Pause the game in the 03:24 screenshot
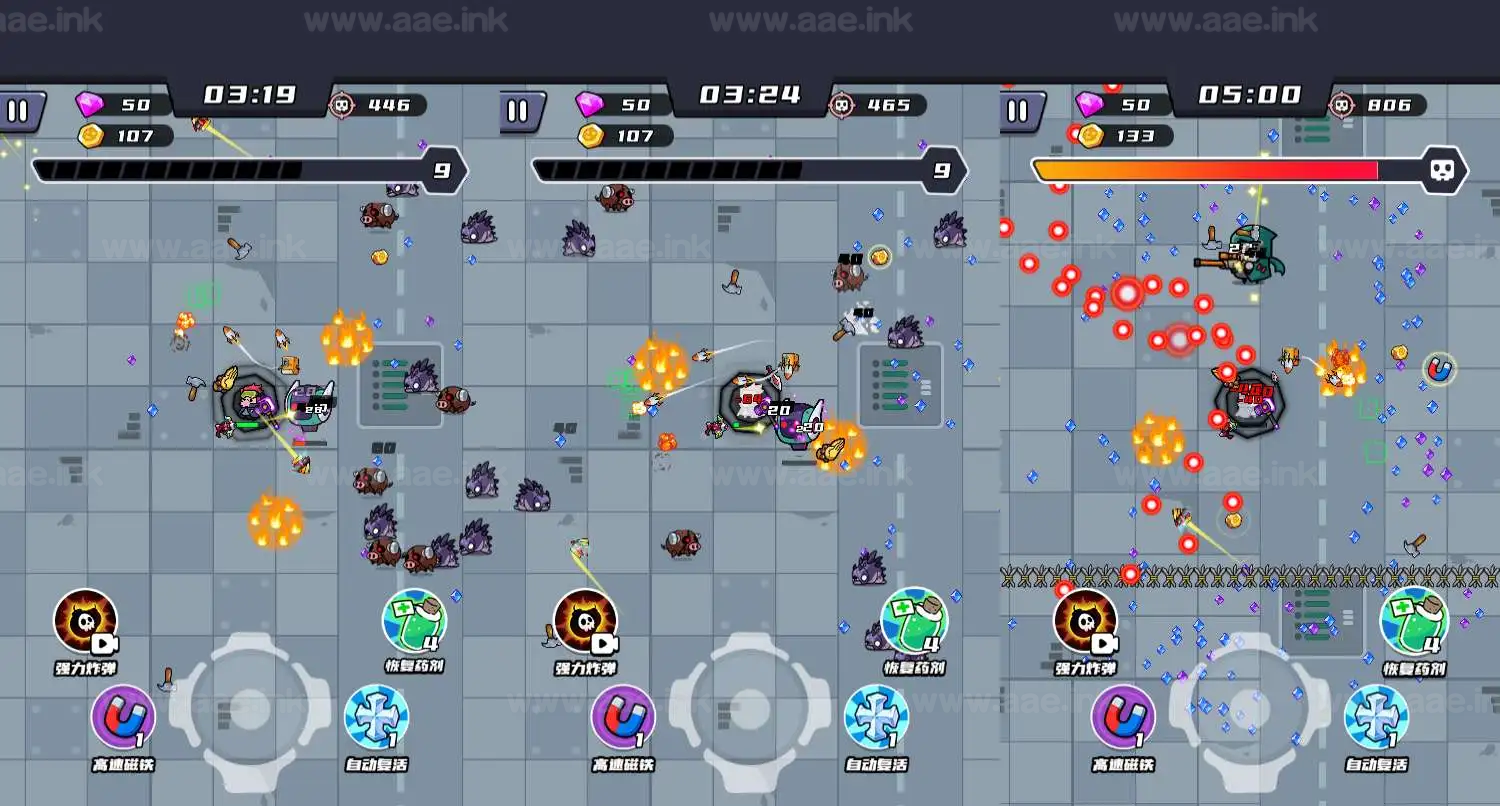Viewport: 1500px width, 806px height. (x=518, y=110)
